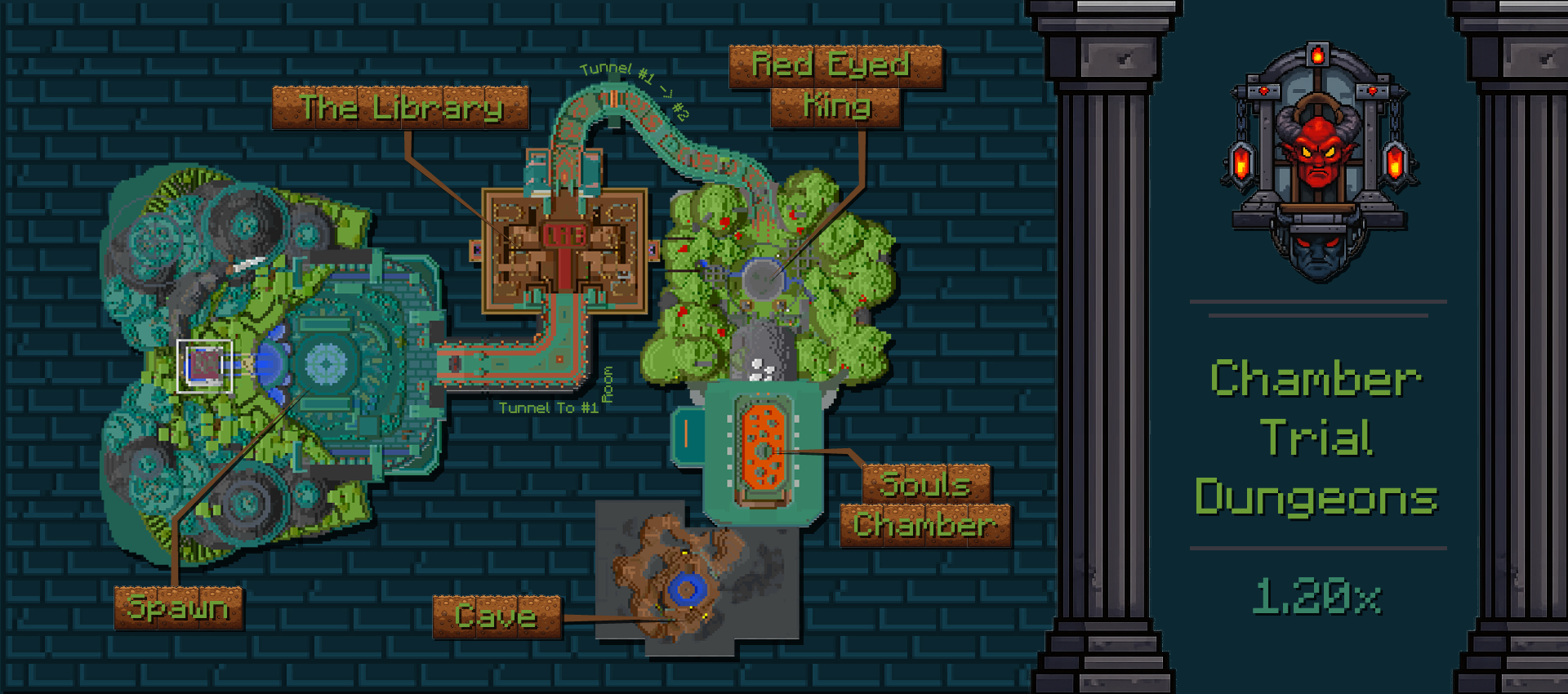Select The Library map label

[400, 108]
